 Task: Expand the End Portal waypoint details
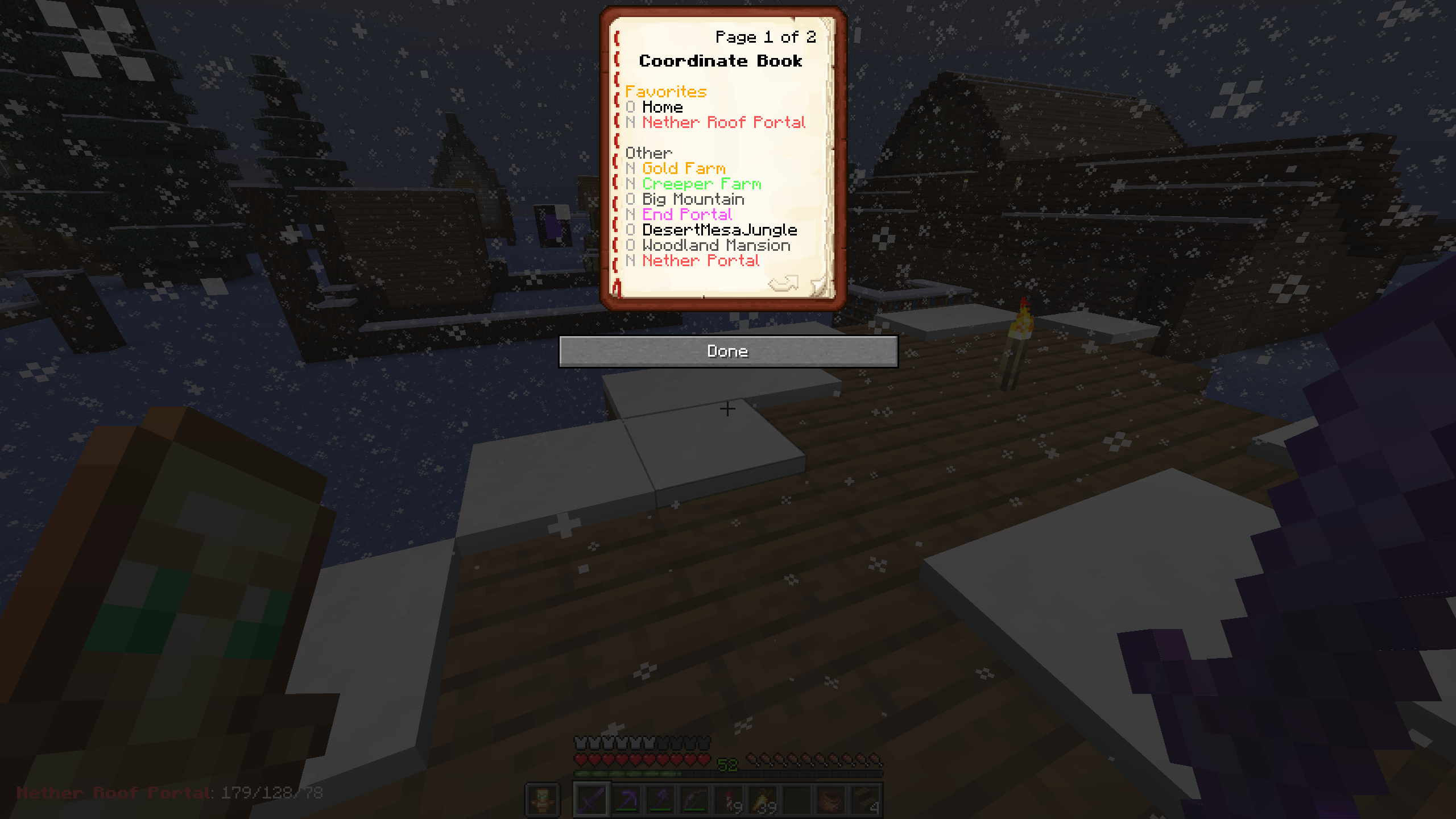687,214
